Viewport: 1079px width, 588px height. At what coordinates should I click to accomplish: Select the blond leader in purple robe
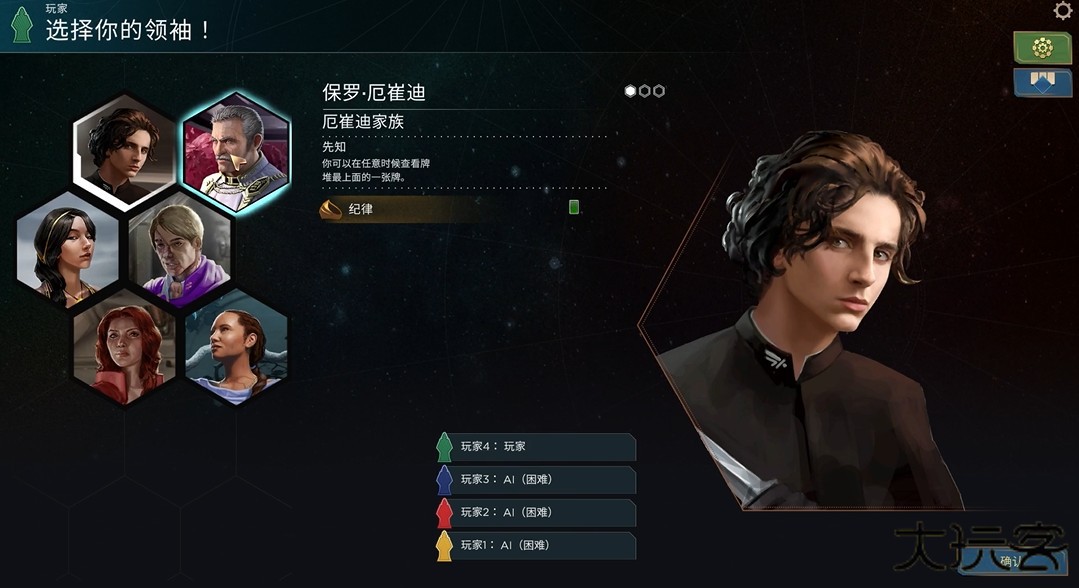pos(180,249)
